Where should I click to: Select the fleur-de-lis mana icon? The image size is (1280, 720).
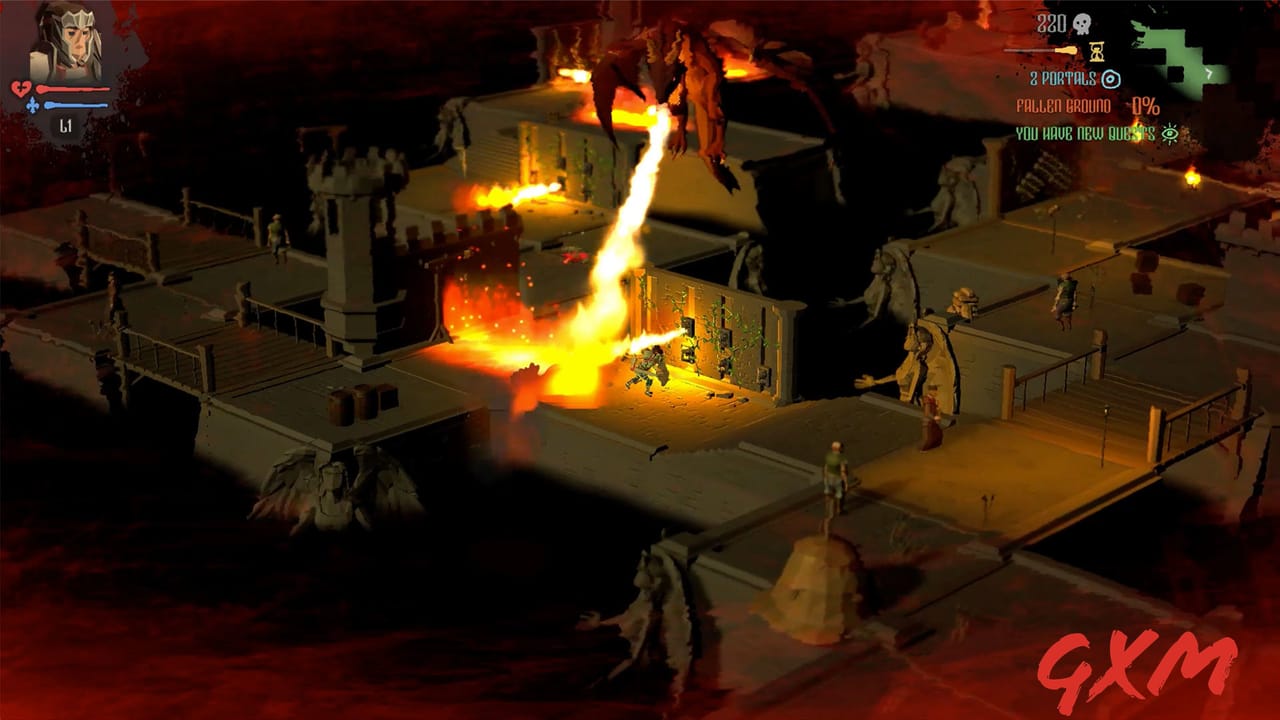(33, 104)
